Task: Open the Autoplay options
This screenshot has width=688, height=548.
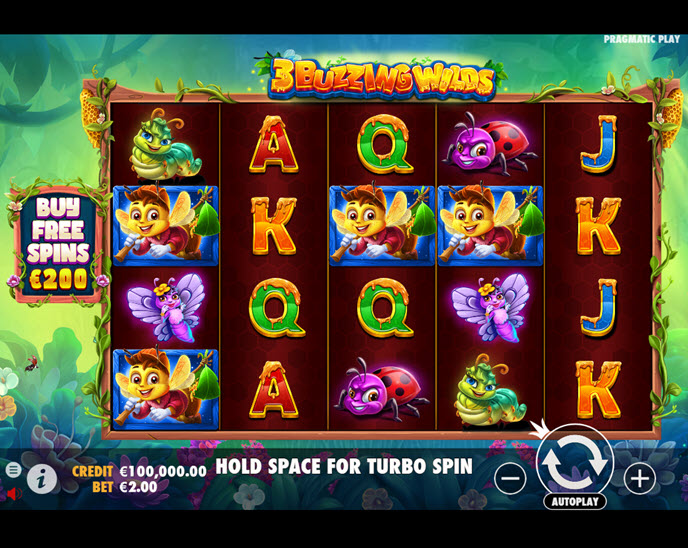Action: coord(575,501)
